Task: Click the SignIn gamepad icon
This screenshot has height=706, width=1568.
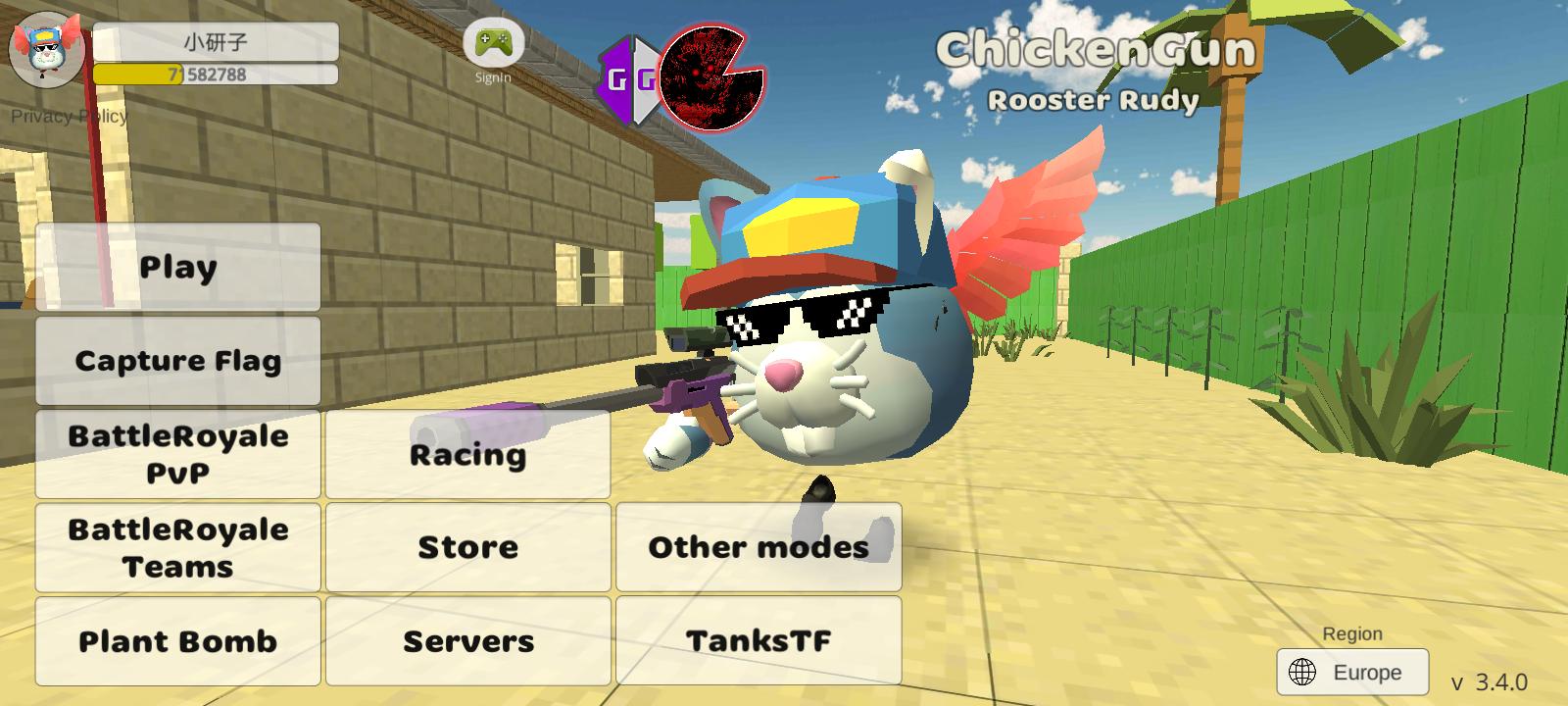Action: tap(493, 45)
